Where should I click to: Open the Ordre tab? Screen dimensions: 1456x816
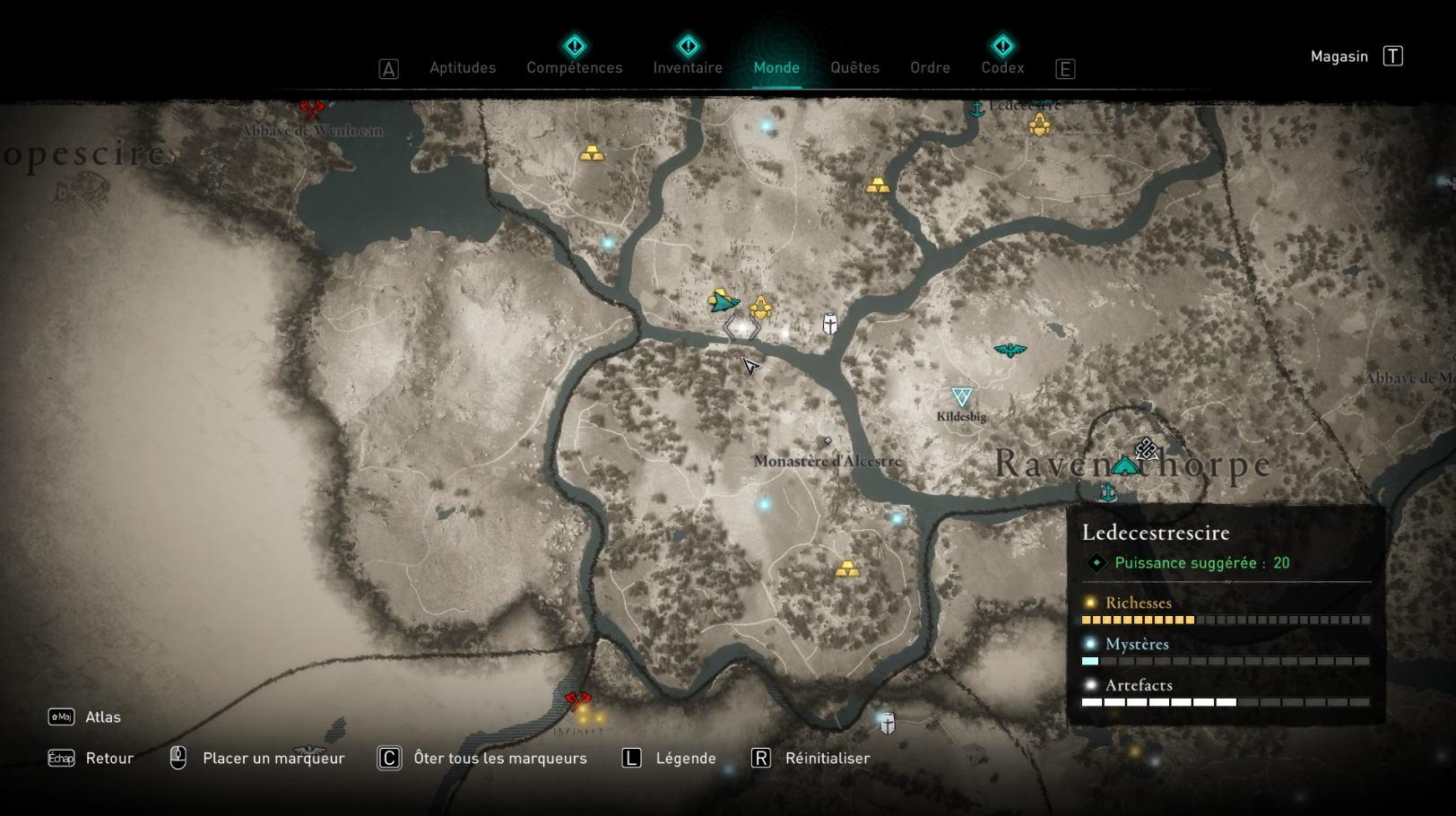pyautogui.click(x=930, y=68)
